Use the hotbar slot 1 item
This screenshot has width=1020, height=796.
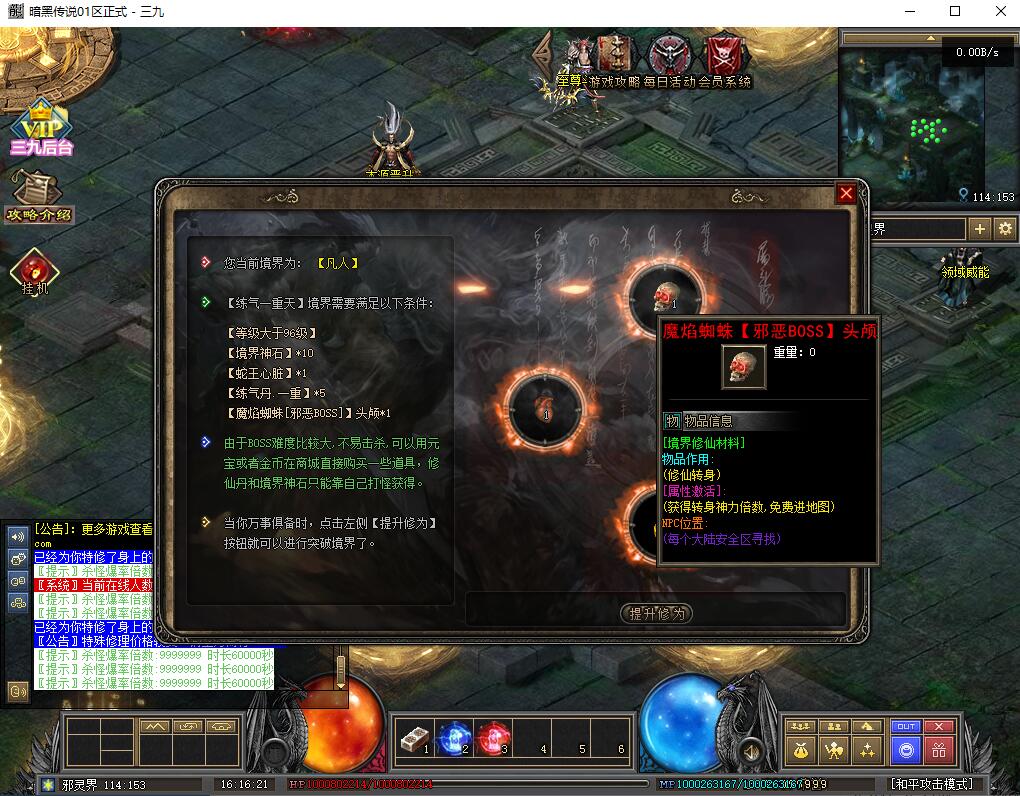(413, 740)
